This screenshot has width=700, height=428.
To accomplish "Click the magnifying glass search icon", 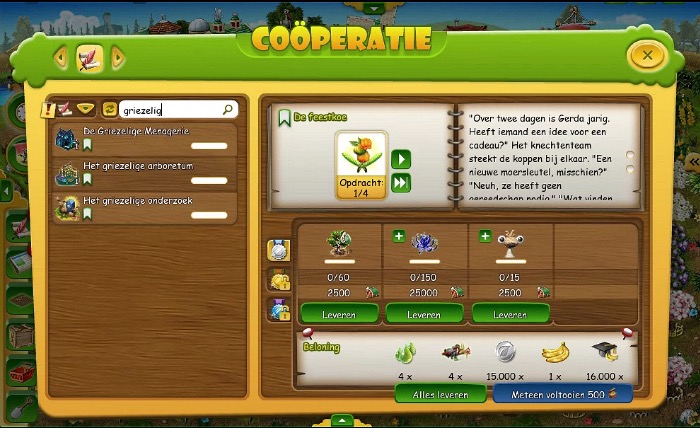I will click(229, 110).
